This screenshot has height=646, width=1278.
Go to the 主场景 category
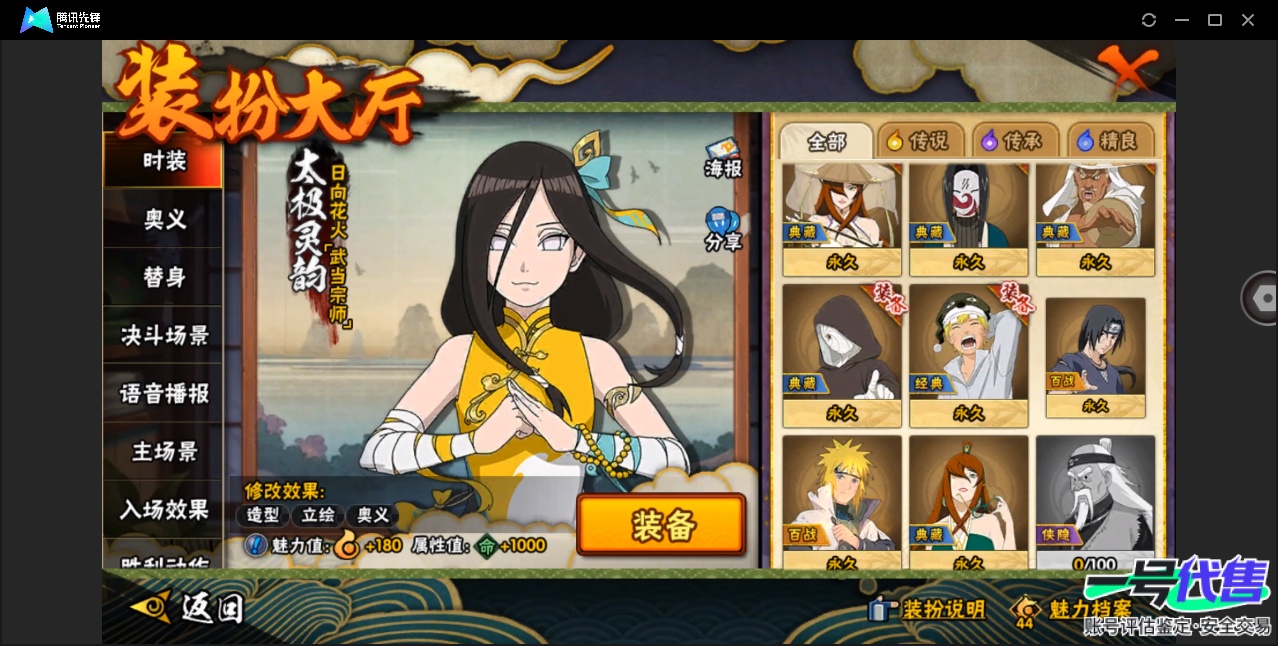[x=163, y=451]
